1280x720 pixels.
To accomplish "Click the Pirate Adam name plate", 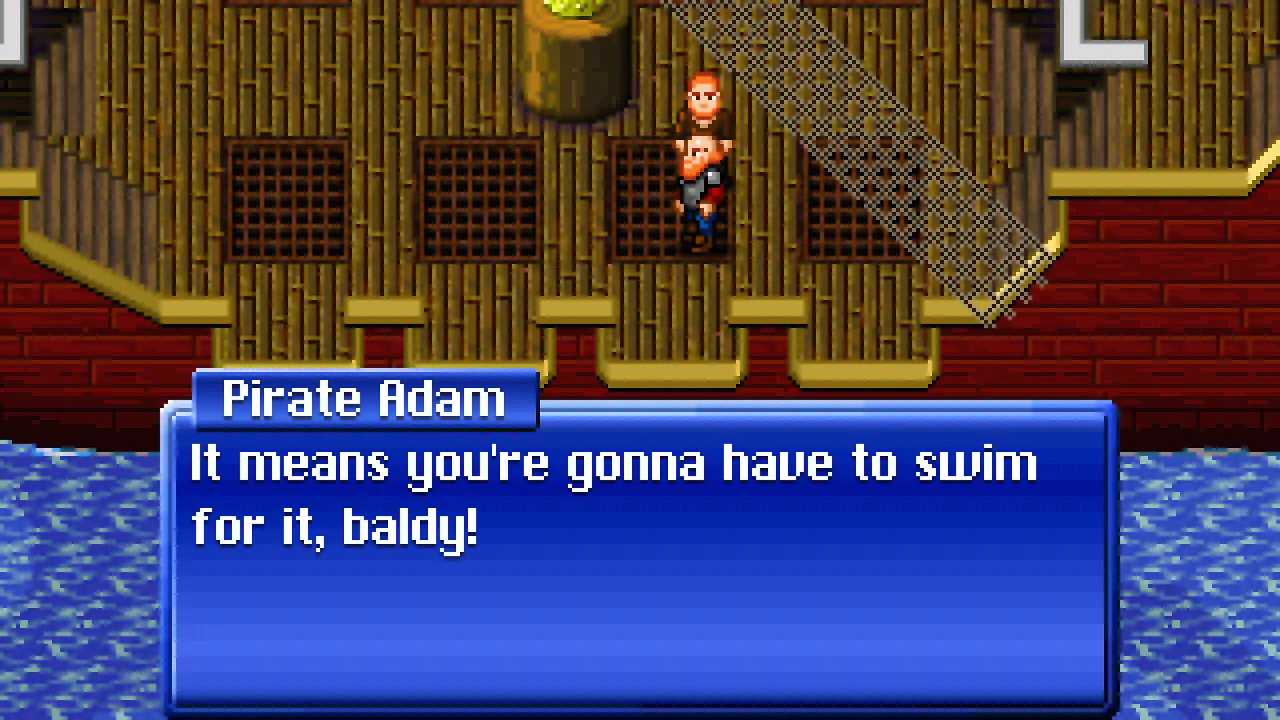I will [x=362, y=398].
